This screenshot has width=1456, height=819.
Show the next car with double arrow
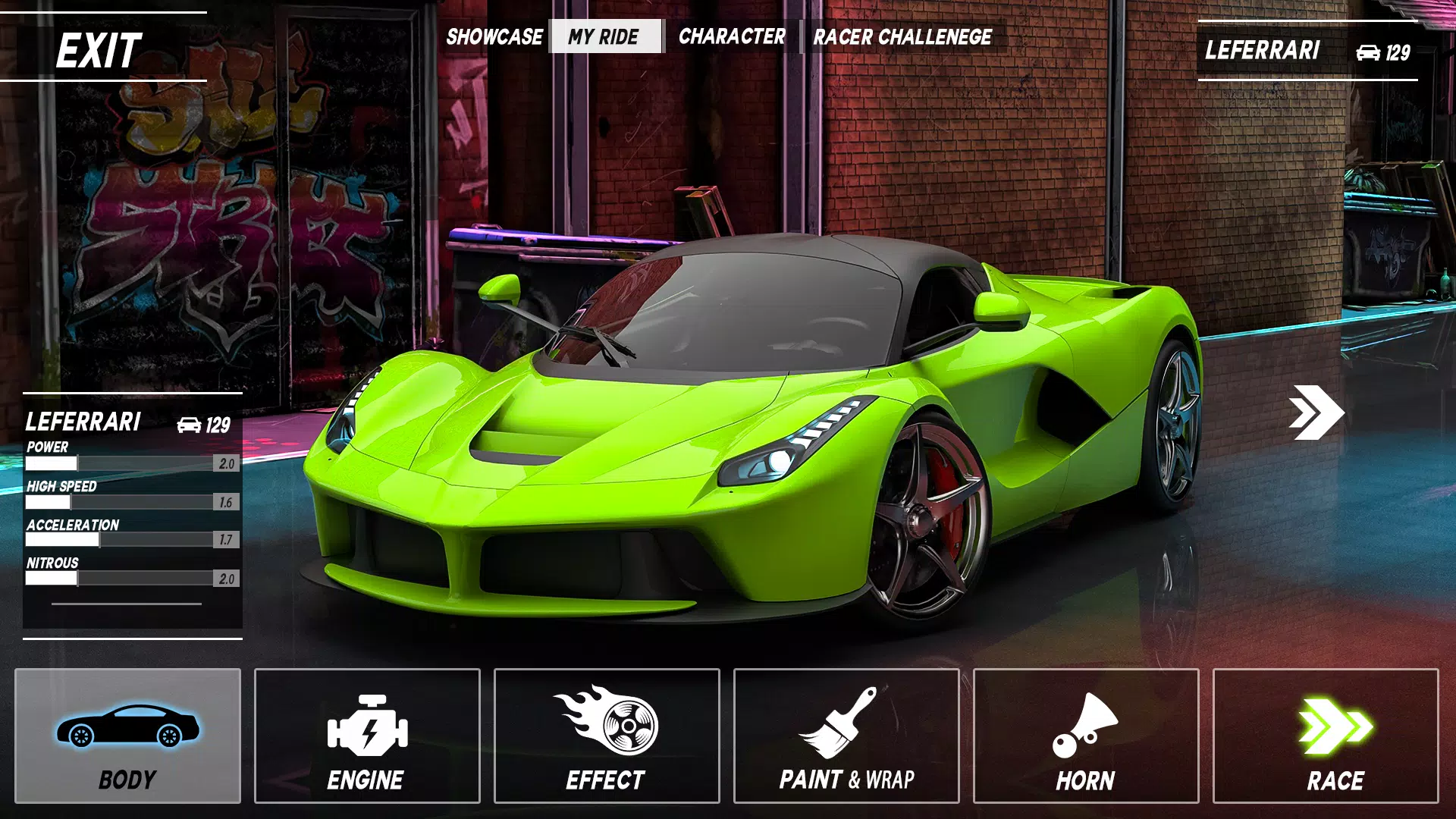1316,412
